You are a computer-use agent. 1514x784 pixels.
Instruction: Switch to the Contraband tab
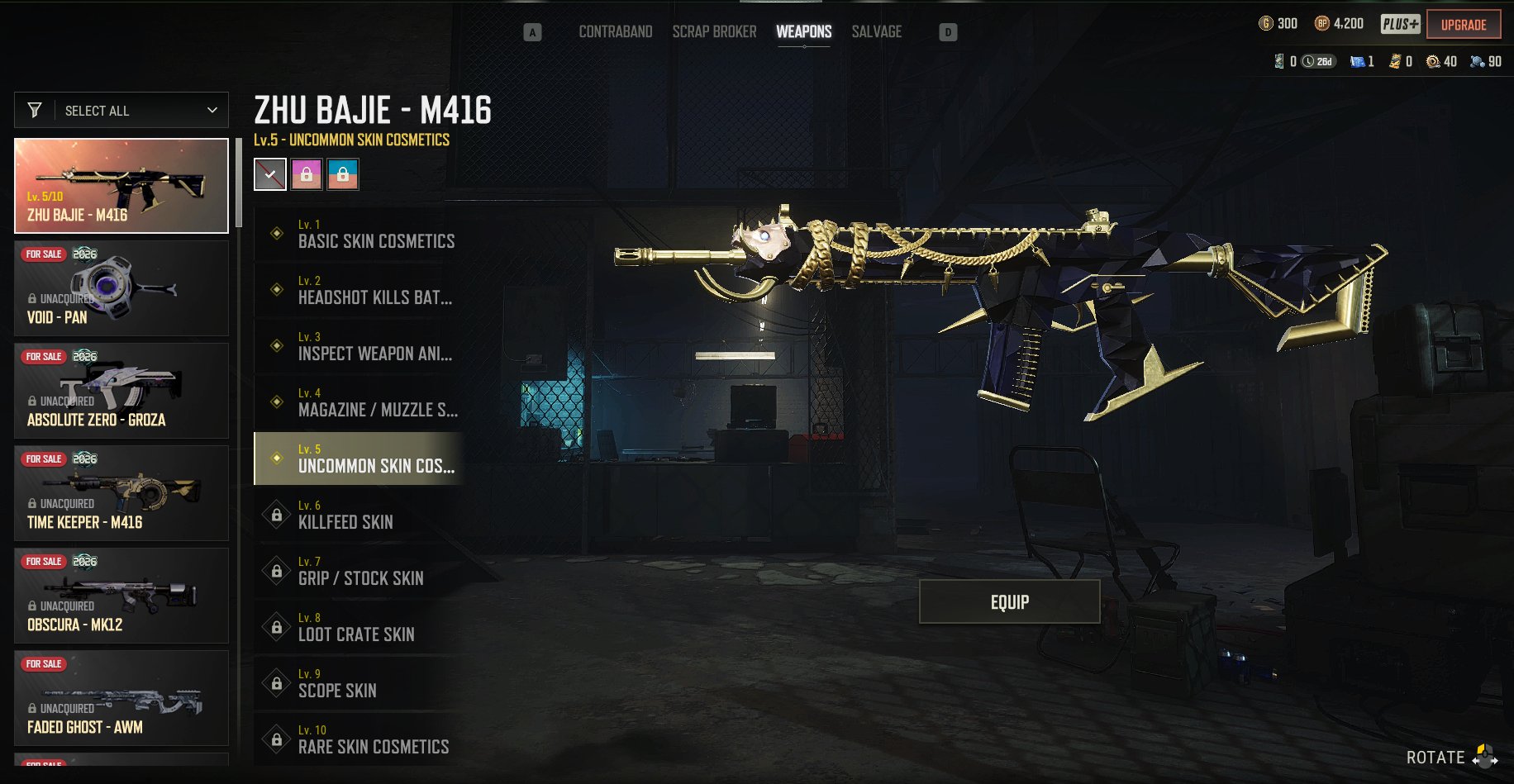(x=615, y=31)
